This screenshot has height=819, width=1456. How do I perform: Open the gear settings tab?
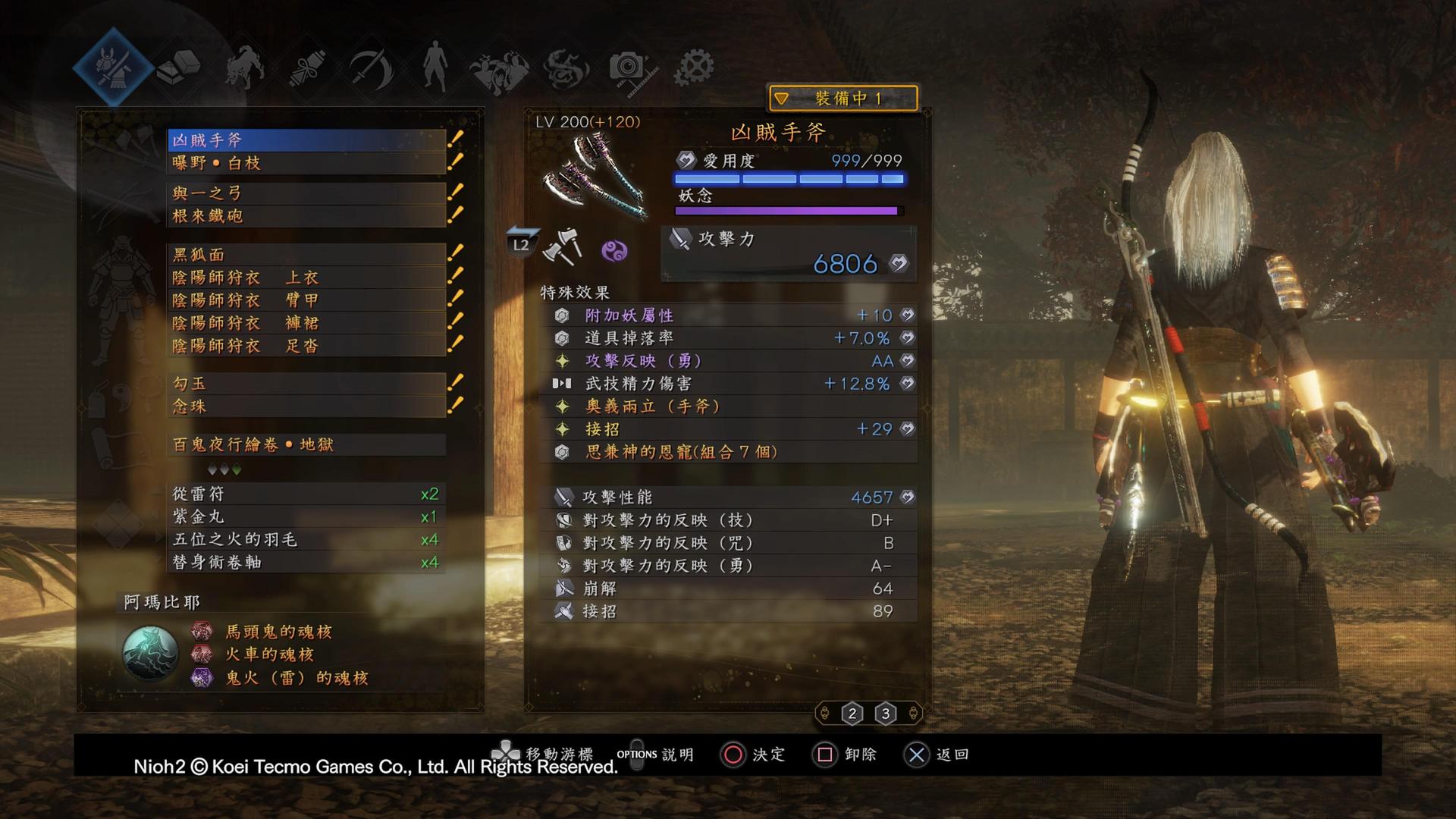click(x=693, y=68)
